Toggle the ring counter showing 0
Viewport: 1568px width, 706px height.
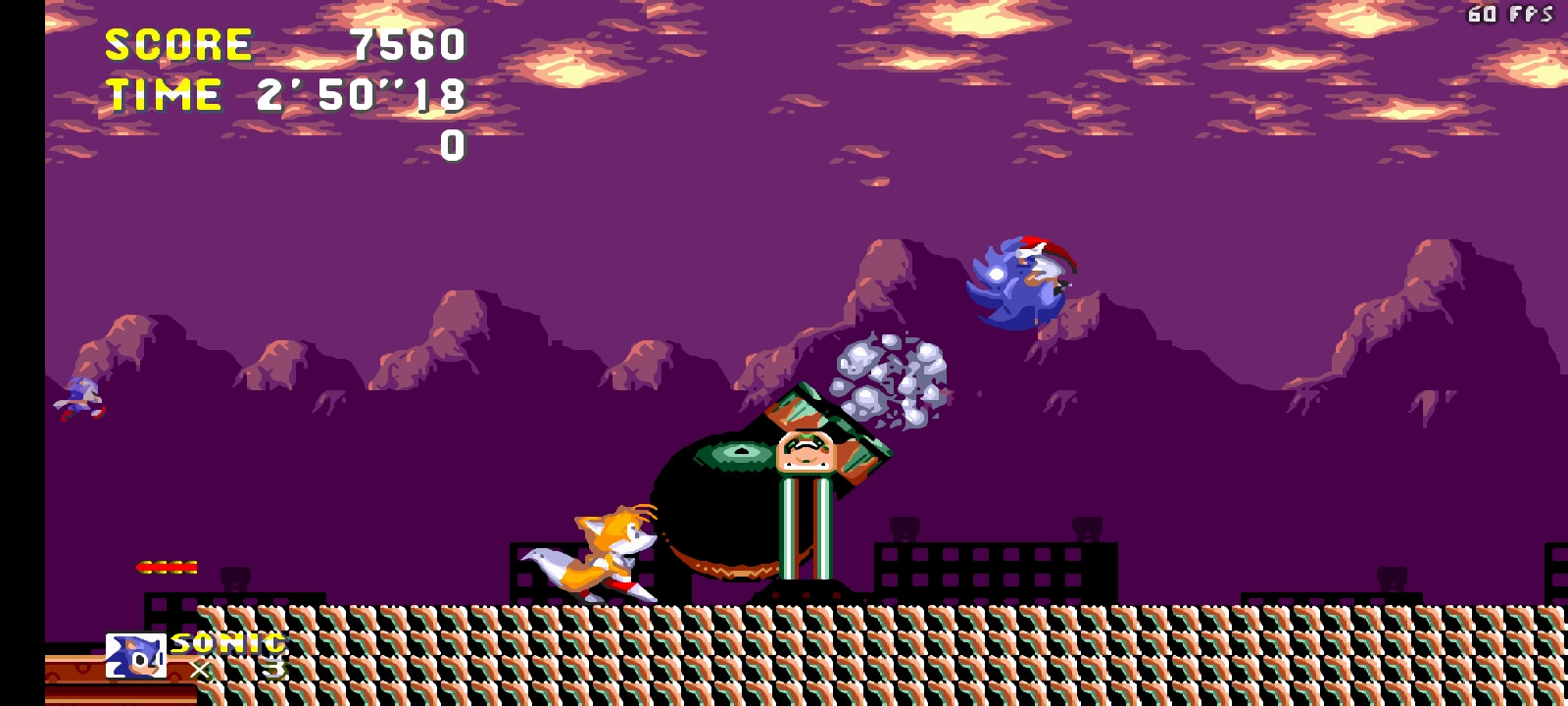tap(452, 148)
